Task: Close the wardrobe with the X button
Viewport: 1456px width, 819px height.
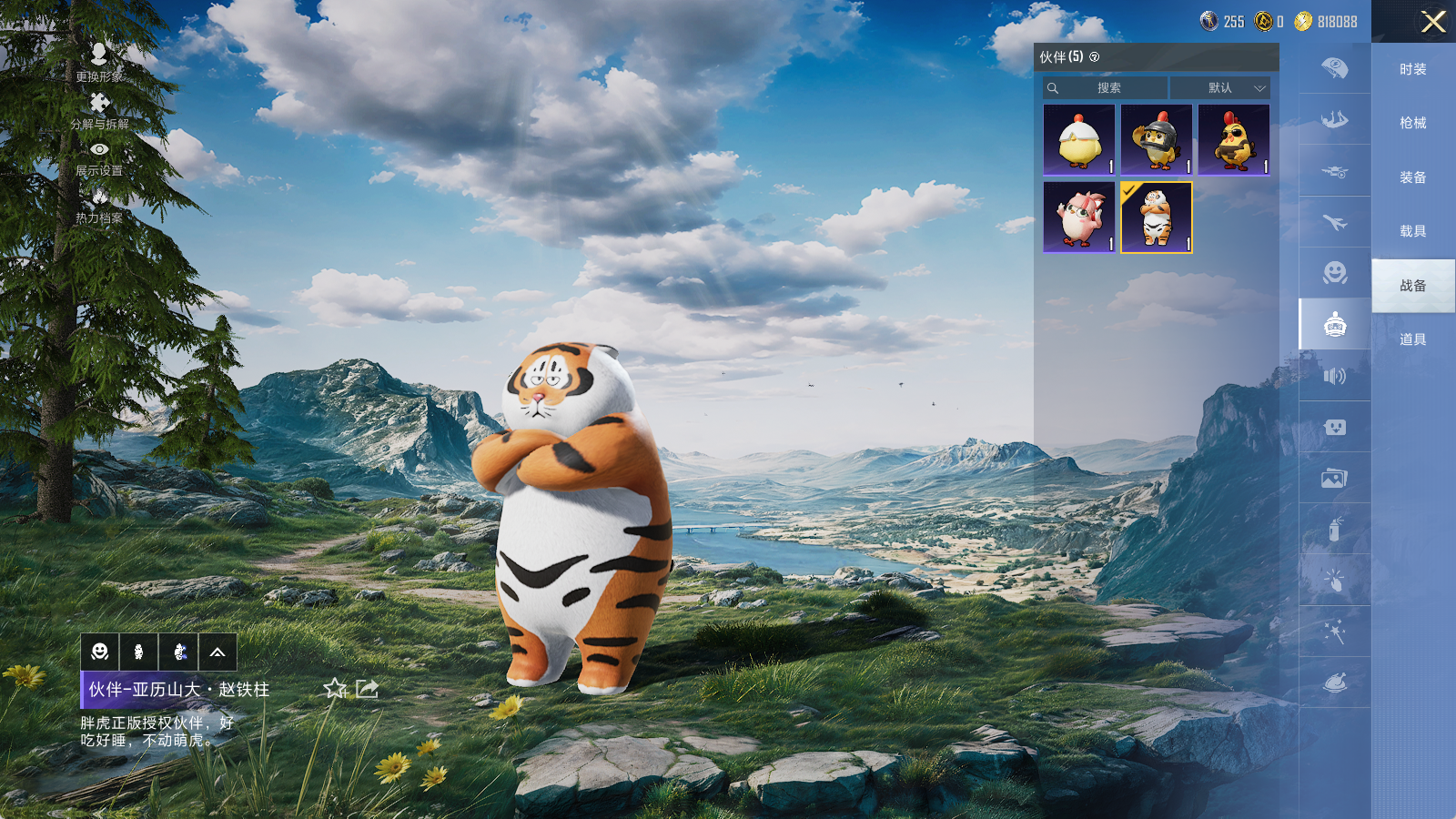Action: click(1433, 22)
